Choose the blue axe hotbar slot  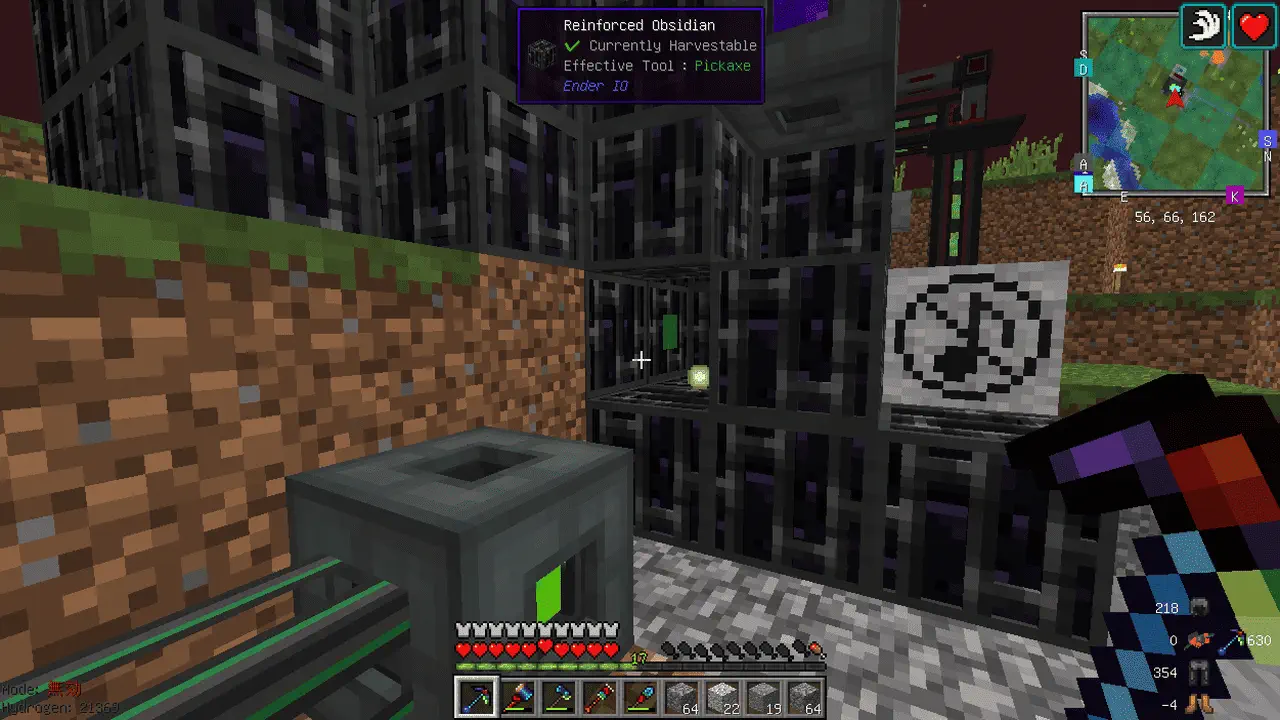558,696
